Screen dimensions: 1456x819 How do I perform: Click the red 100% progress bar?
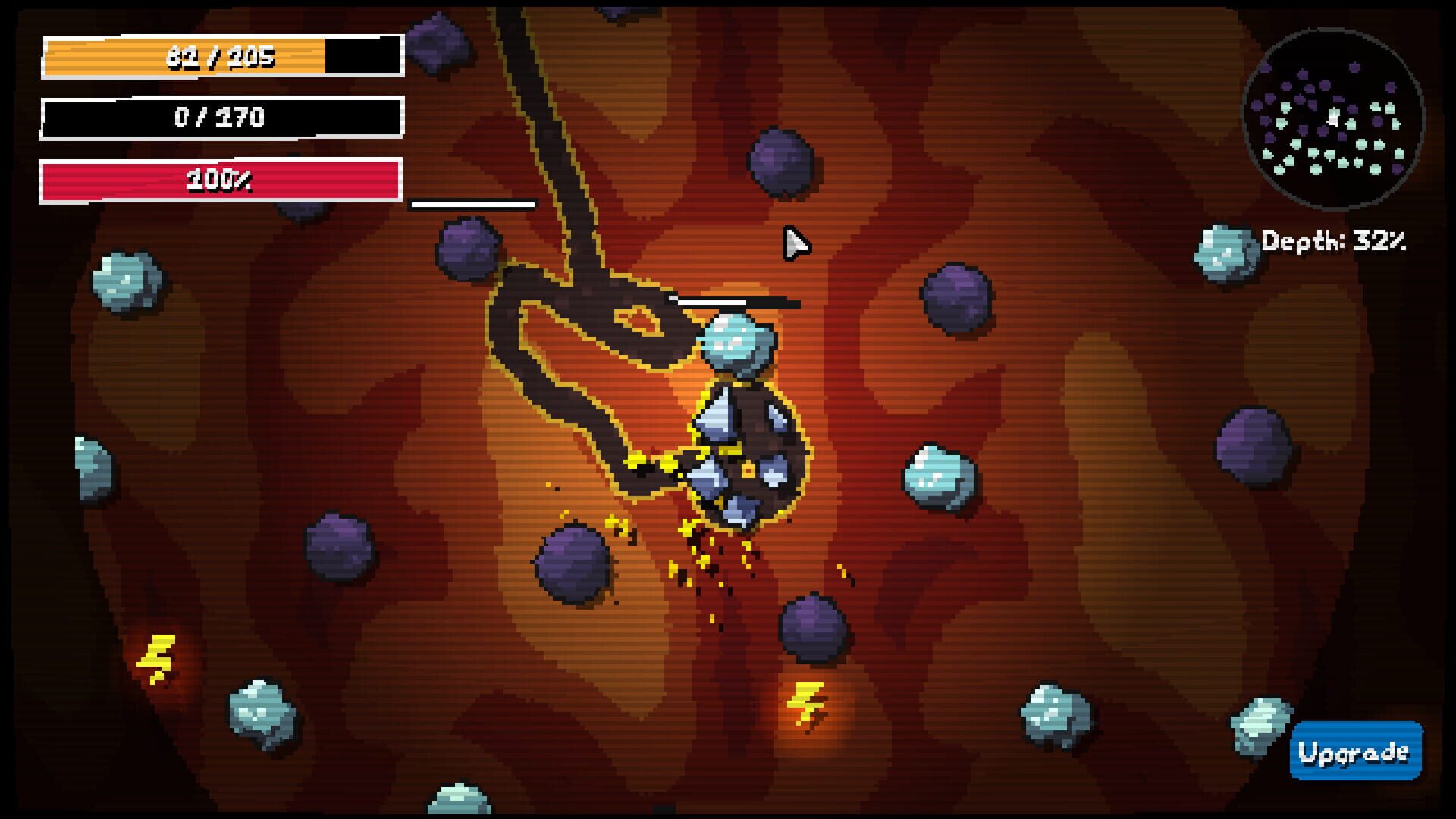220,180
